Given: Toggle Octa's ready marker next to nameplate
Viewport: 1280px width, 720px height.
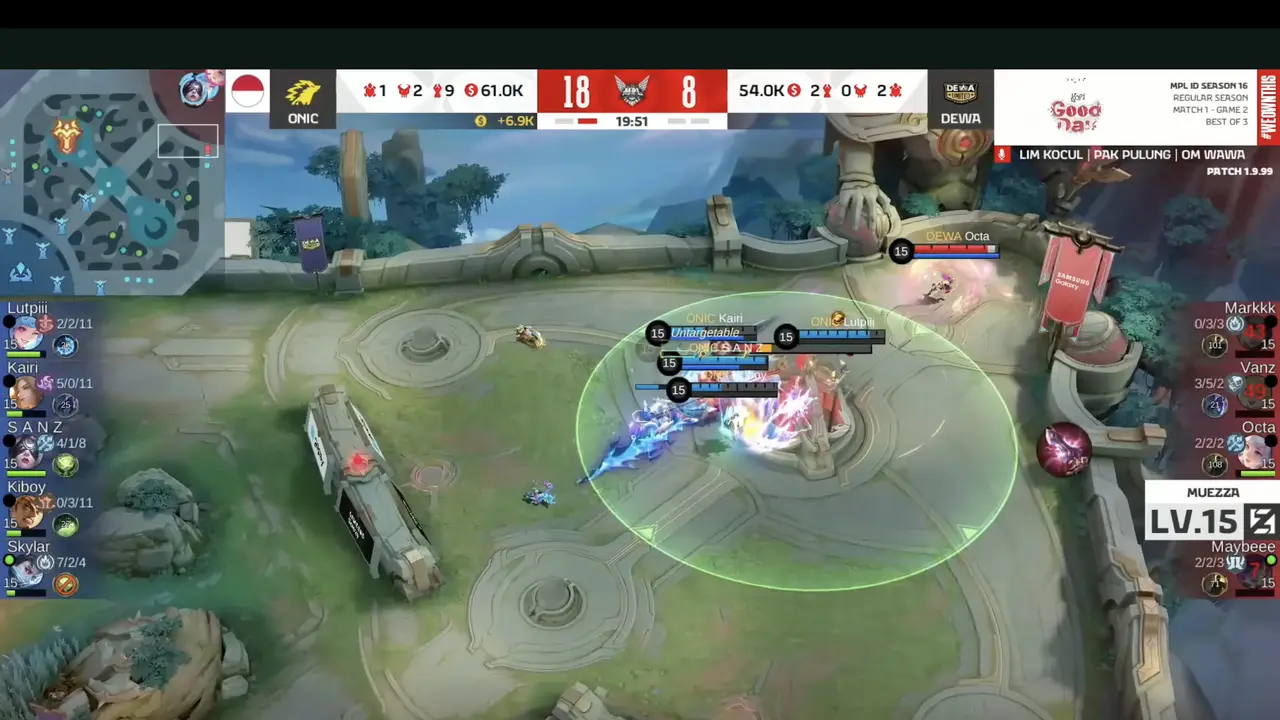Looking at the screenshot, I should tap(1269, 439).
